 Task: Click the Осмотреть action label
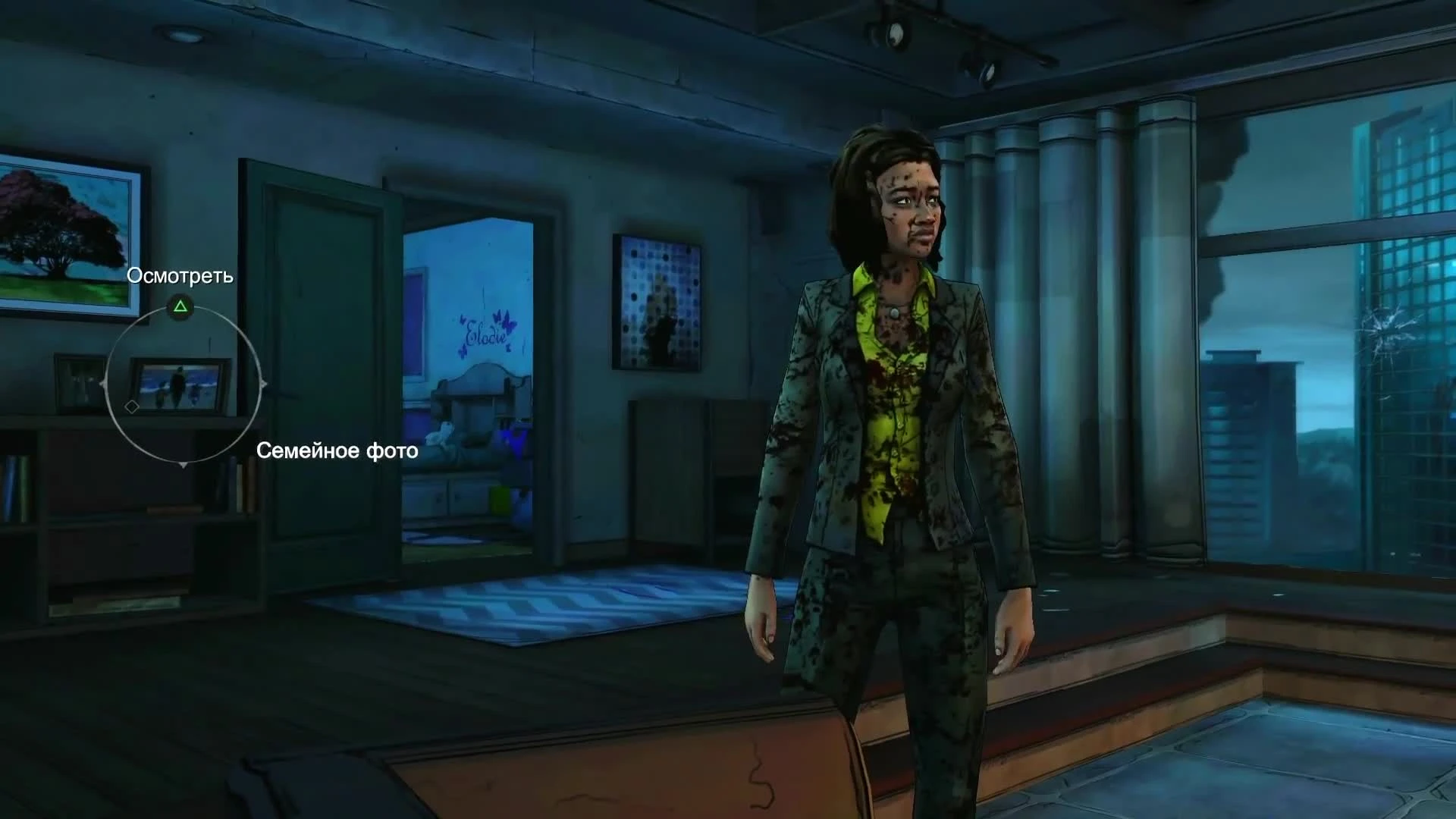pos(180,277)
